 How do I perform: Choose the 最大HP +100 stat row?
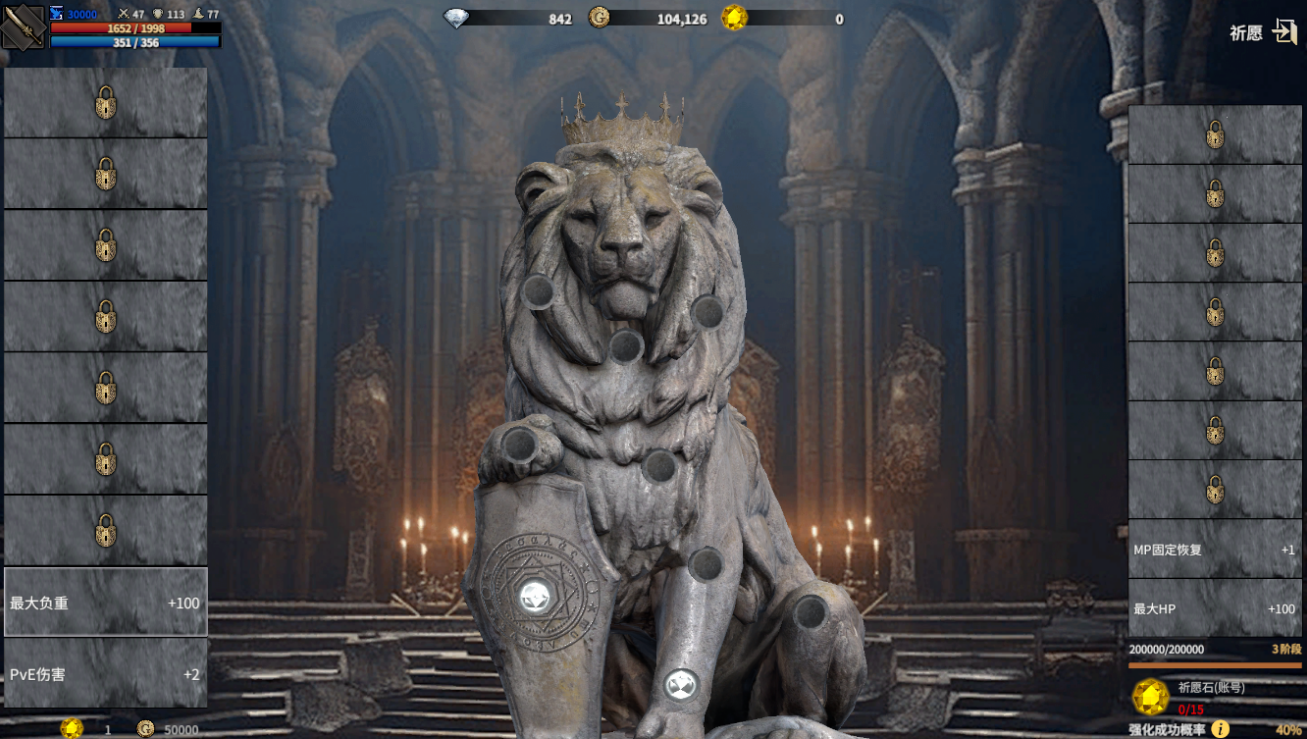pyautogui.click(x=1214, y=608)
